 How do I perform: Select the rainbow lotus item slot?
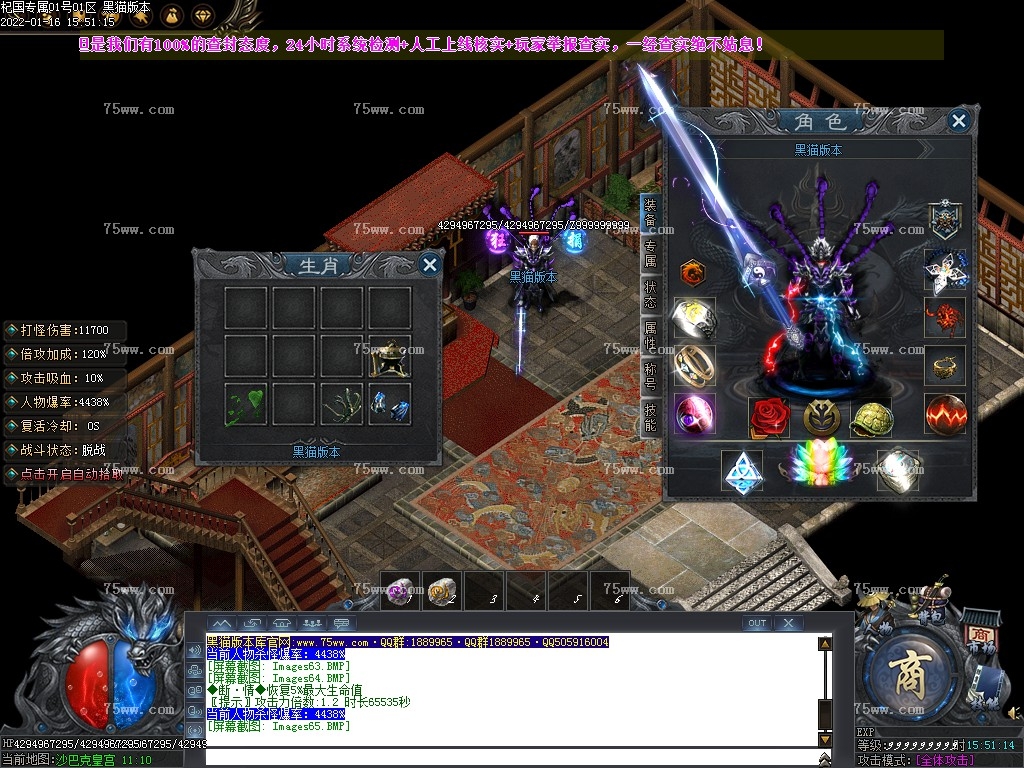(x=820, y=468)
